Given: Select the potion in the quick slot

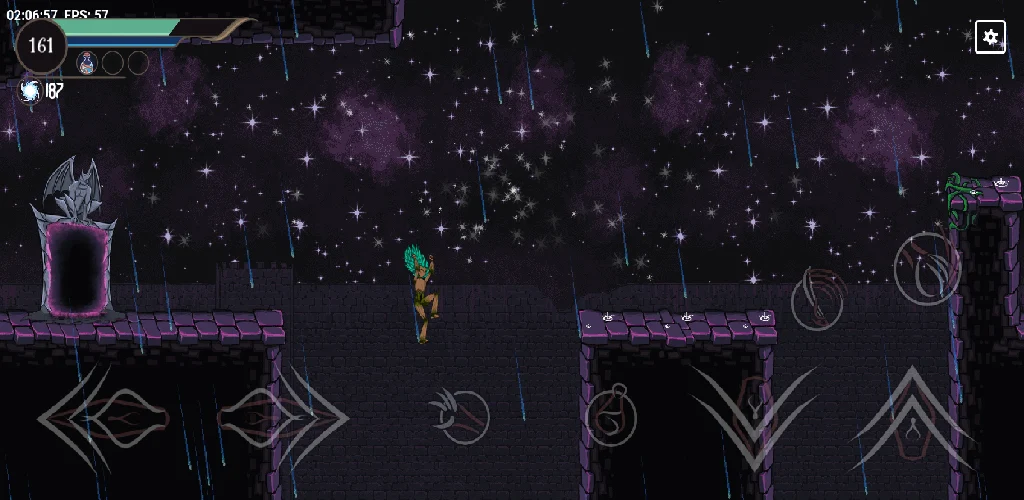Looking at the screenshot, I should tap(87, 63).
